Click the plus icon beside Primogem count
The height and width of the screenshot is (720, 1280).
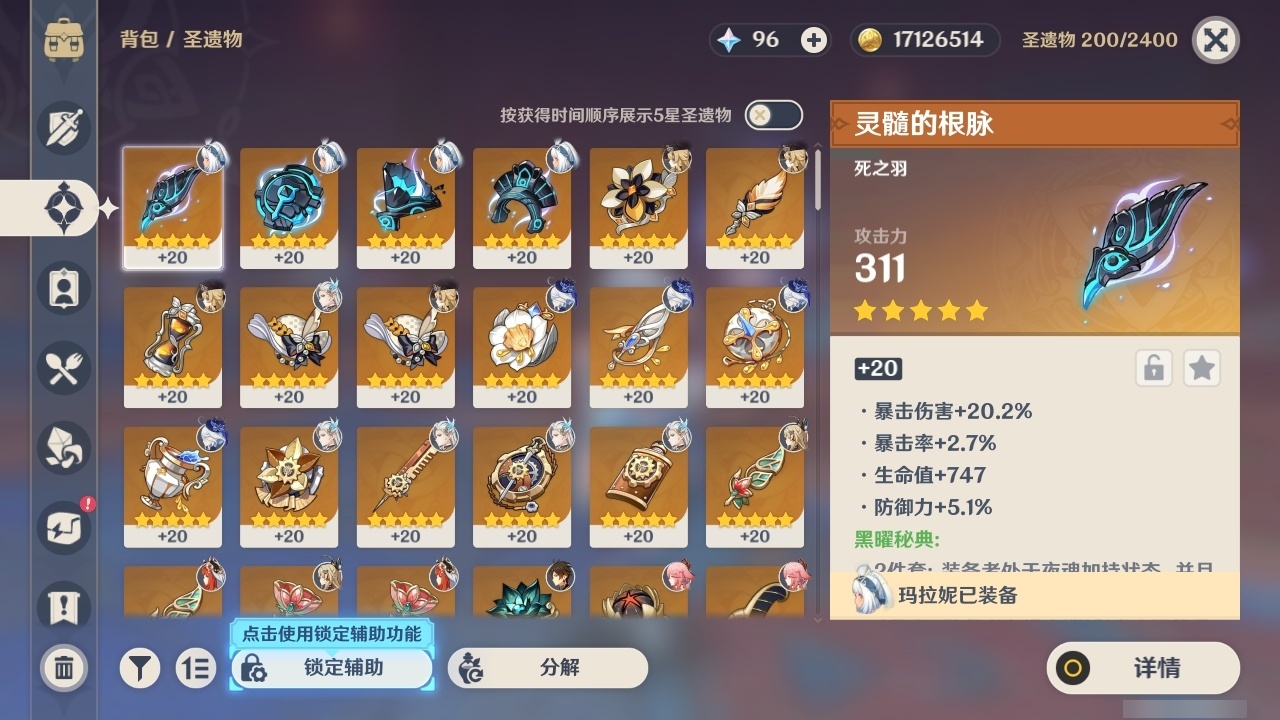[x=812, y=39]
